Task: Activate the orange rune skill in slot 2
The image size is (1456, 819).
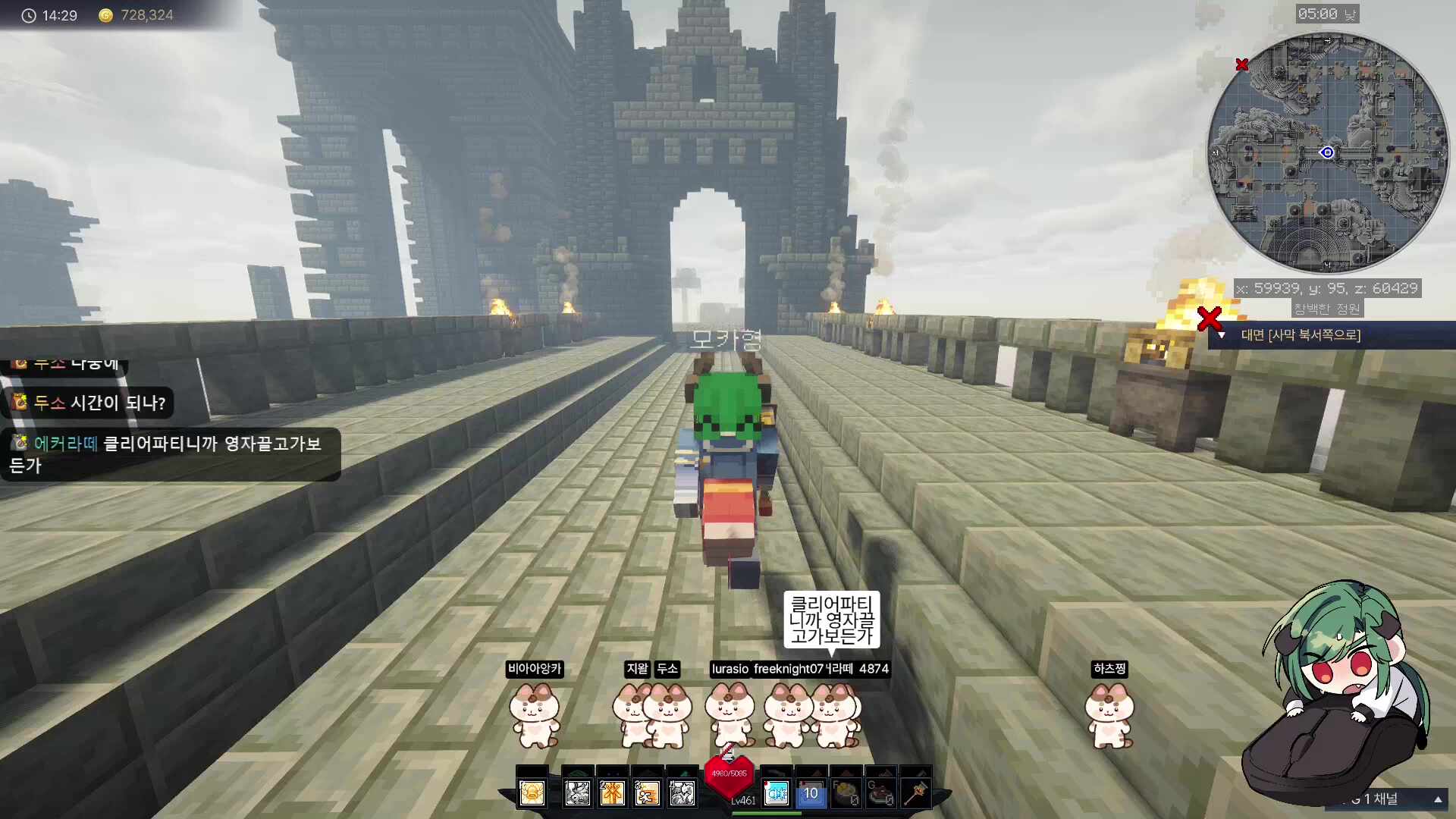Action: click(x=613, y=793)
